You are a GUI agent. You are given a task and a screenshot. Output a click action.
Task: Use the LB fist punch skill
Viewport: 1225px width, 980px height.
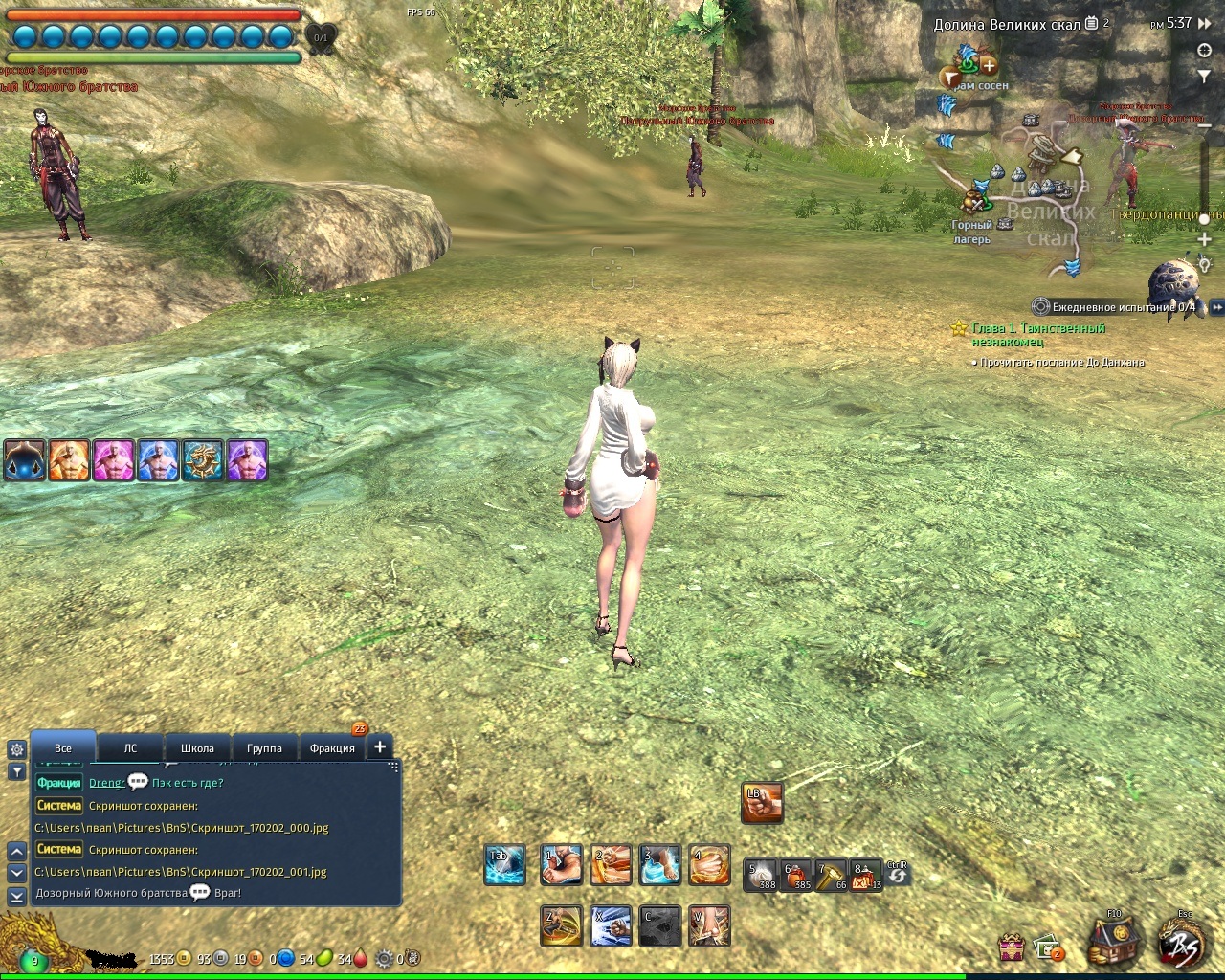coord(762,803)
